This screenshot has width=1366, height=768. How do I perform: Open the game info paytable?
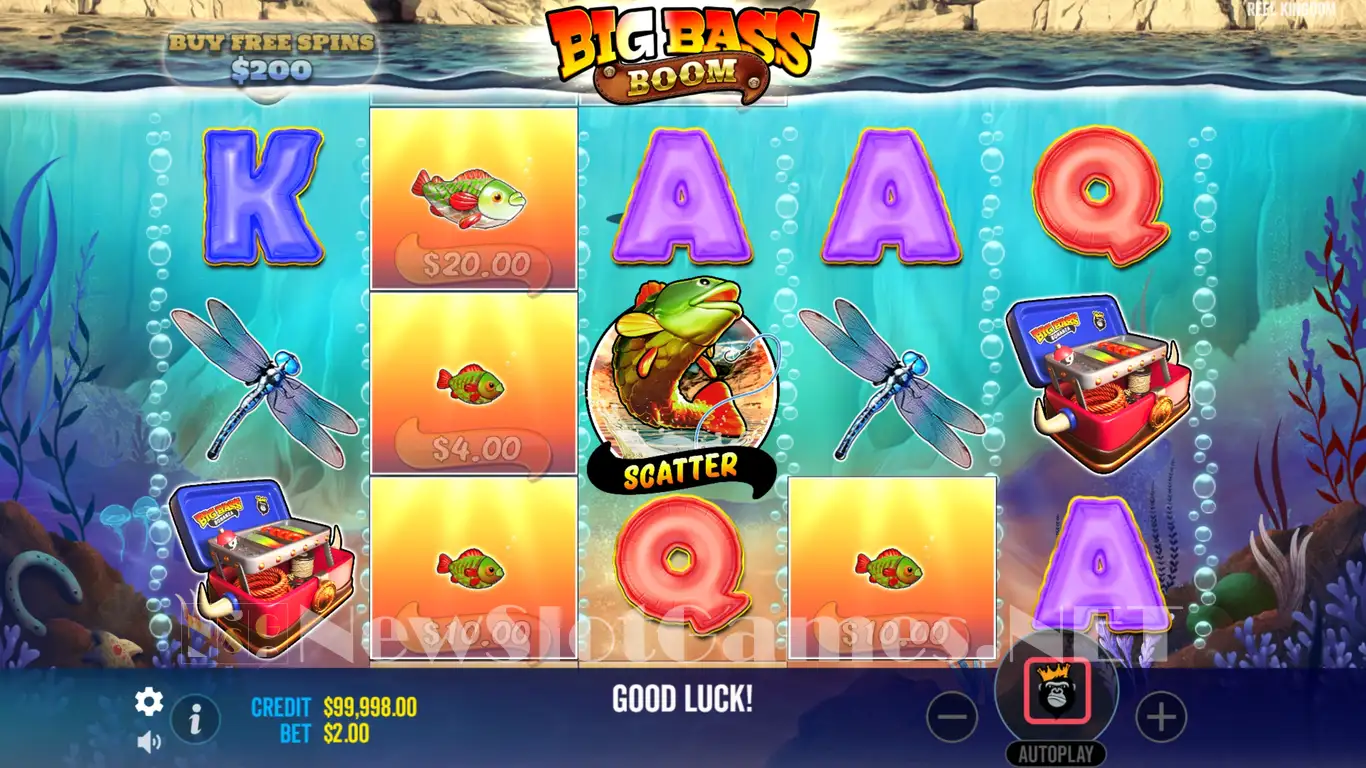(196, 717)
